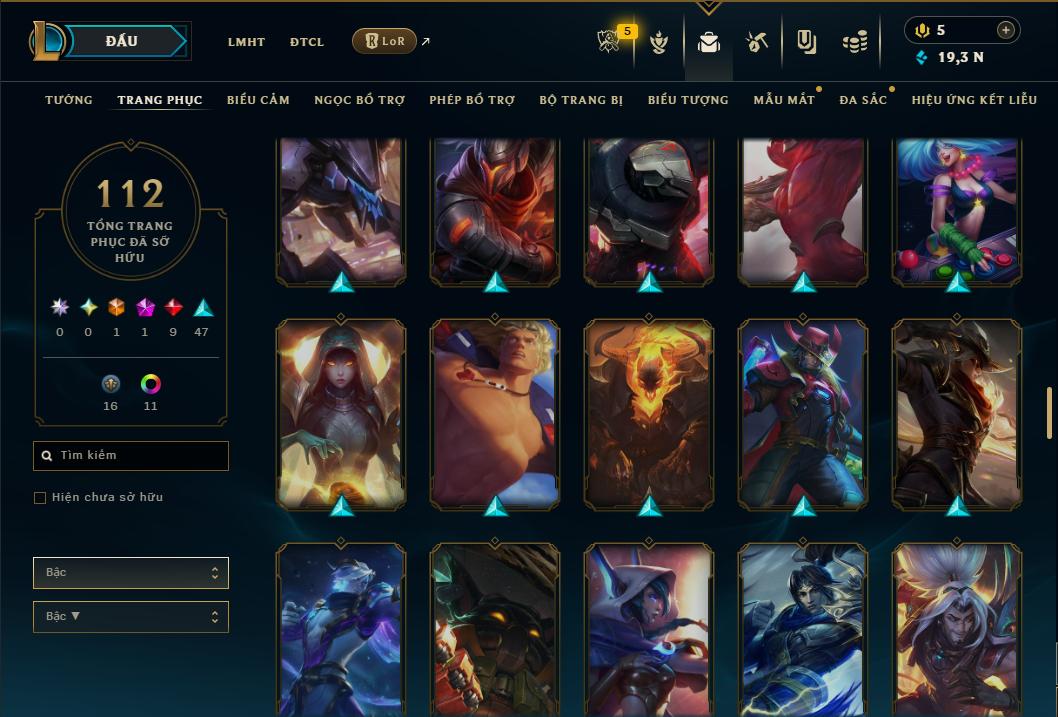
Task: Go to the NGỌC BỔ TRỢ tab
Action: coord(359,100)
